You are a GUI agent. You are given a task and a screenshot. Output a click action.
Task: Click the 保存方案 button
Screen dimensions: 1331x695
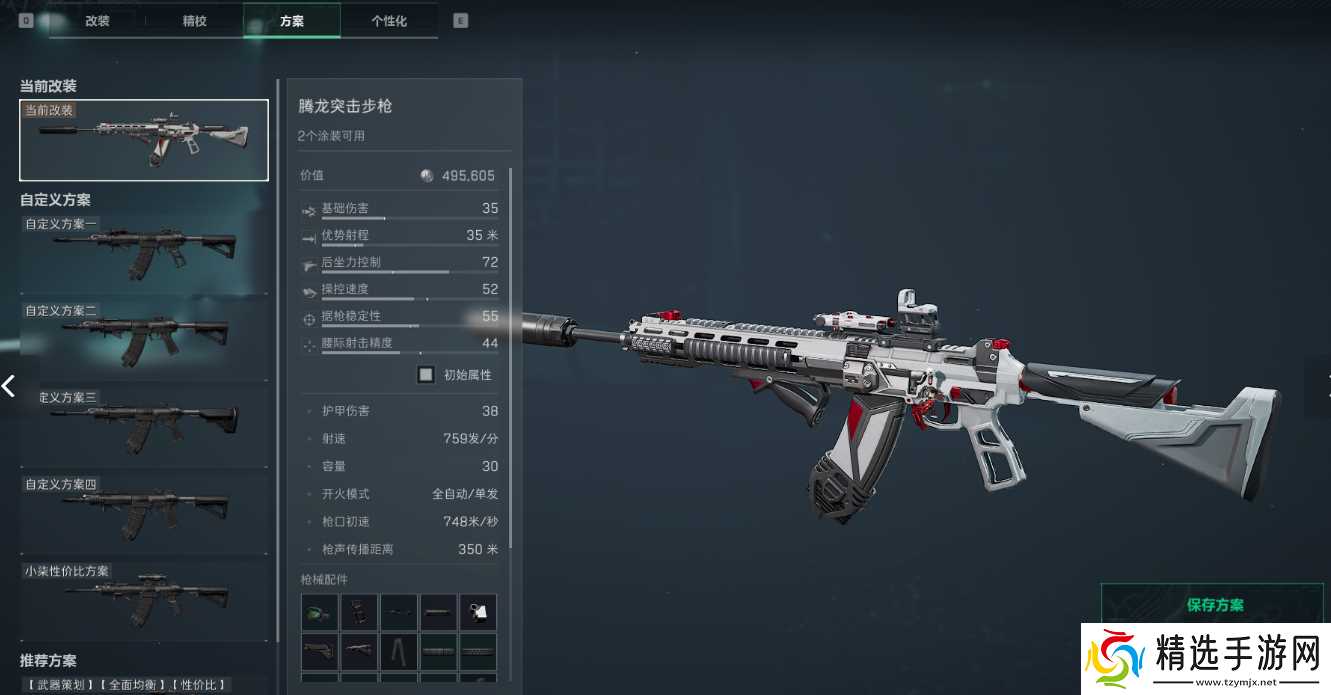click(1215, 605)
